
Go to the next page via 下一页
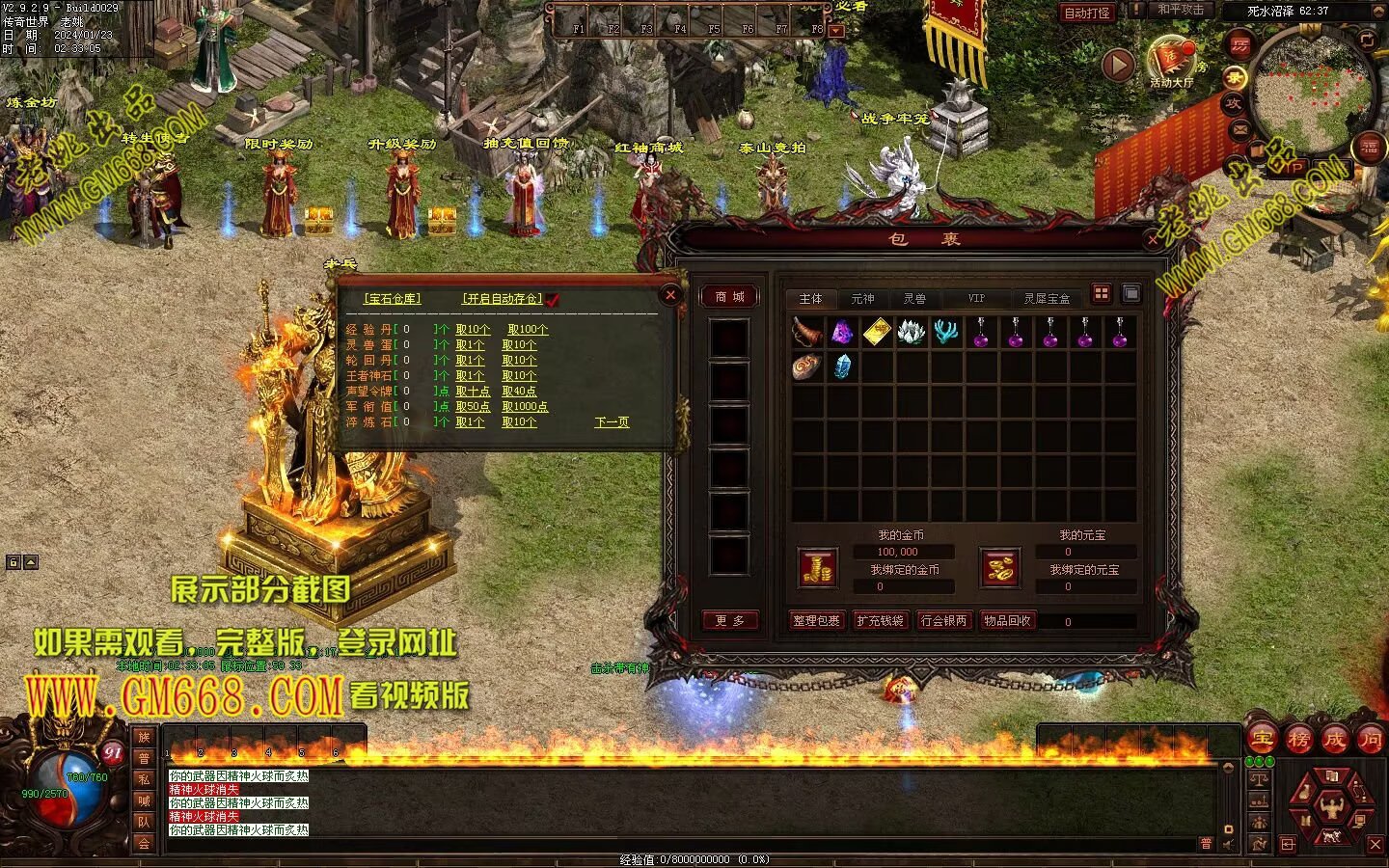click(x=612, y=422)
